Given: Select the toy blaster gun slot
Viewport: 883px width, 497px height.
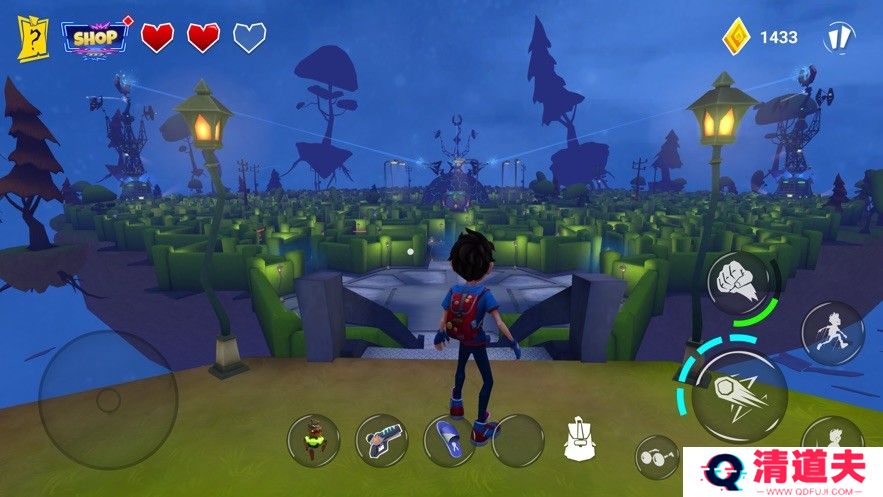Looking at the screenshot, I should [x=381, y=440].
